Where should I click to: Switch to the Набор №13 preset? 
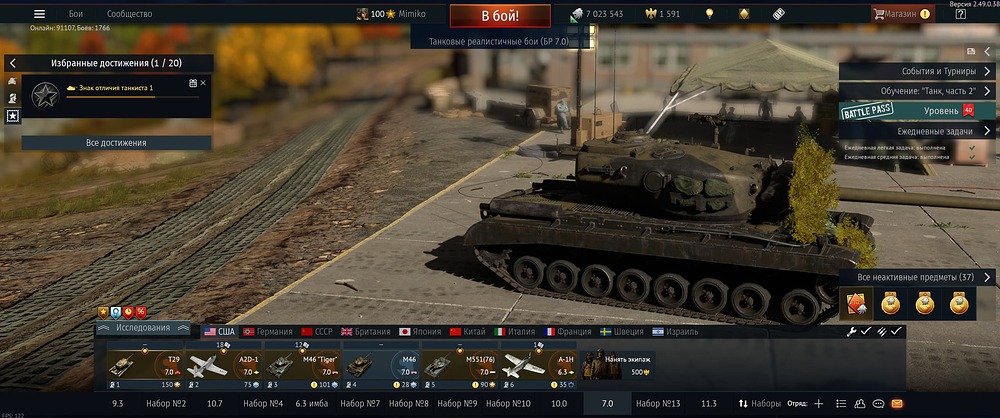click(x=657, y=403)
